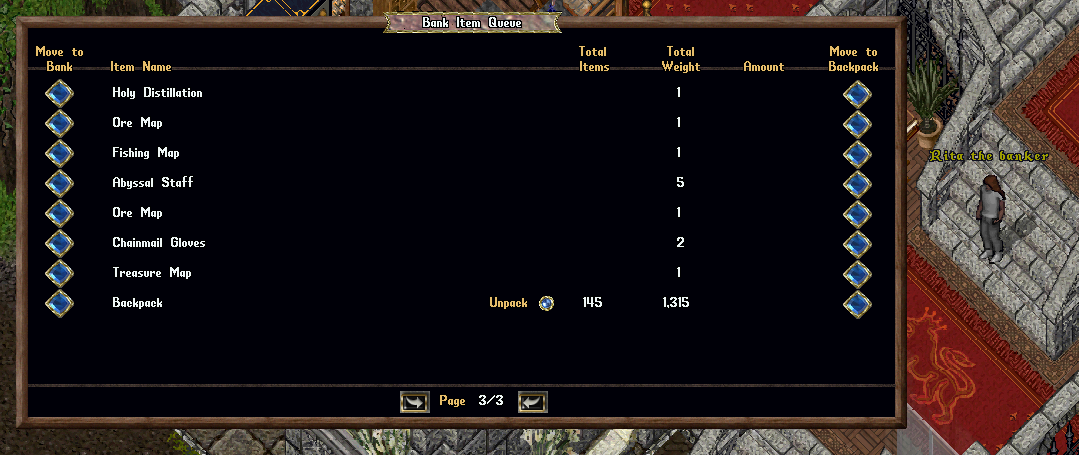Screen dimensions: 1079x455
Task: Deposit the Treasure Map in the bank
Action: point(59,274)
